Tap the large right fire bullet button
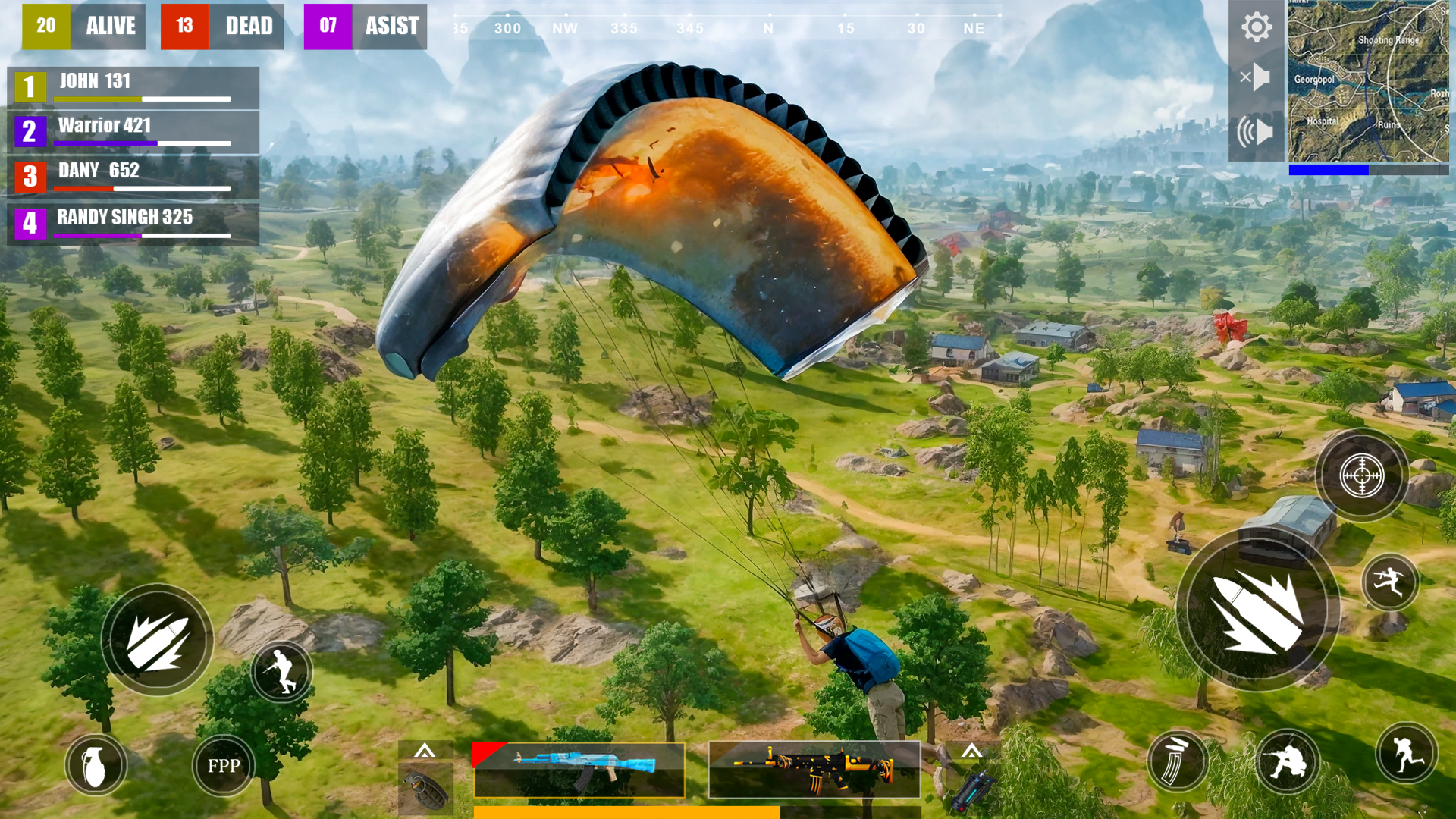Image resolution: width=1456 pixels, height=819 pixels. 1258,610
